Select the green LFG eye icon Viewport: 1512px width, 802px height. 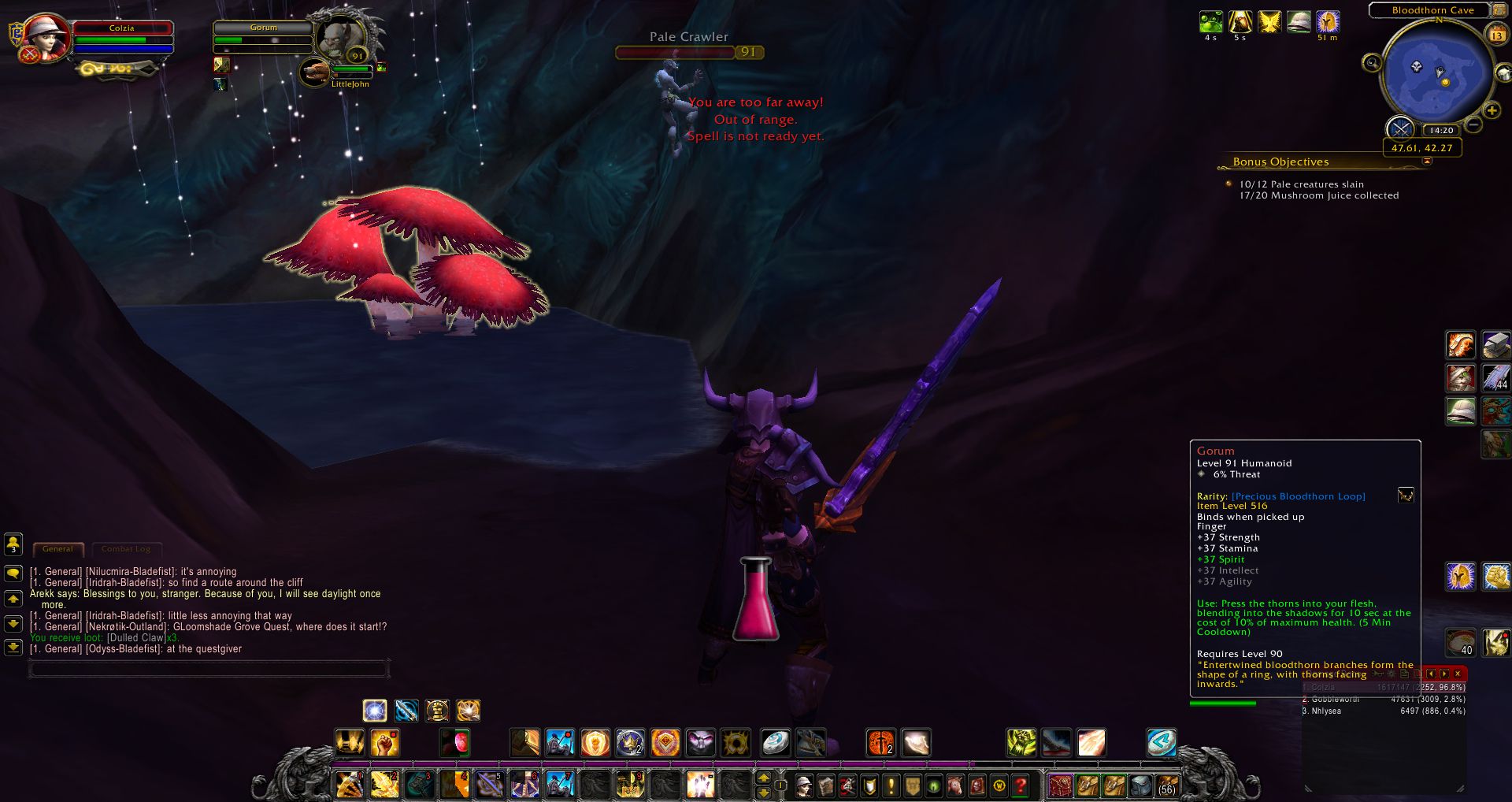click(x=934, y=785)
